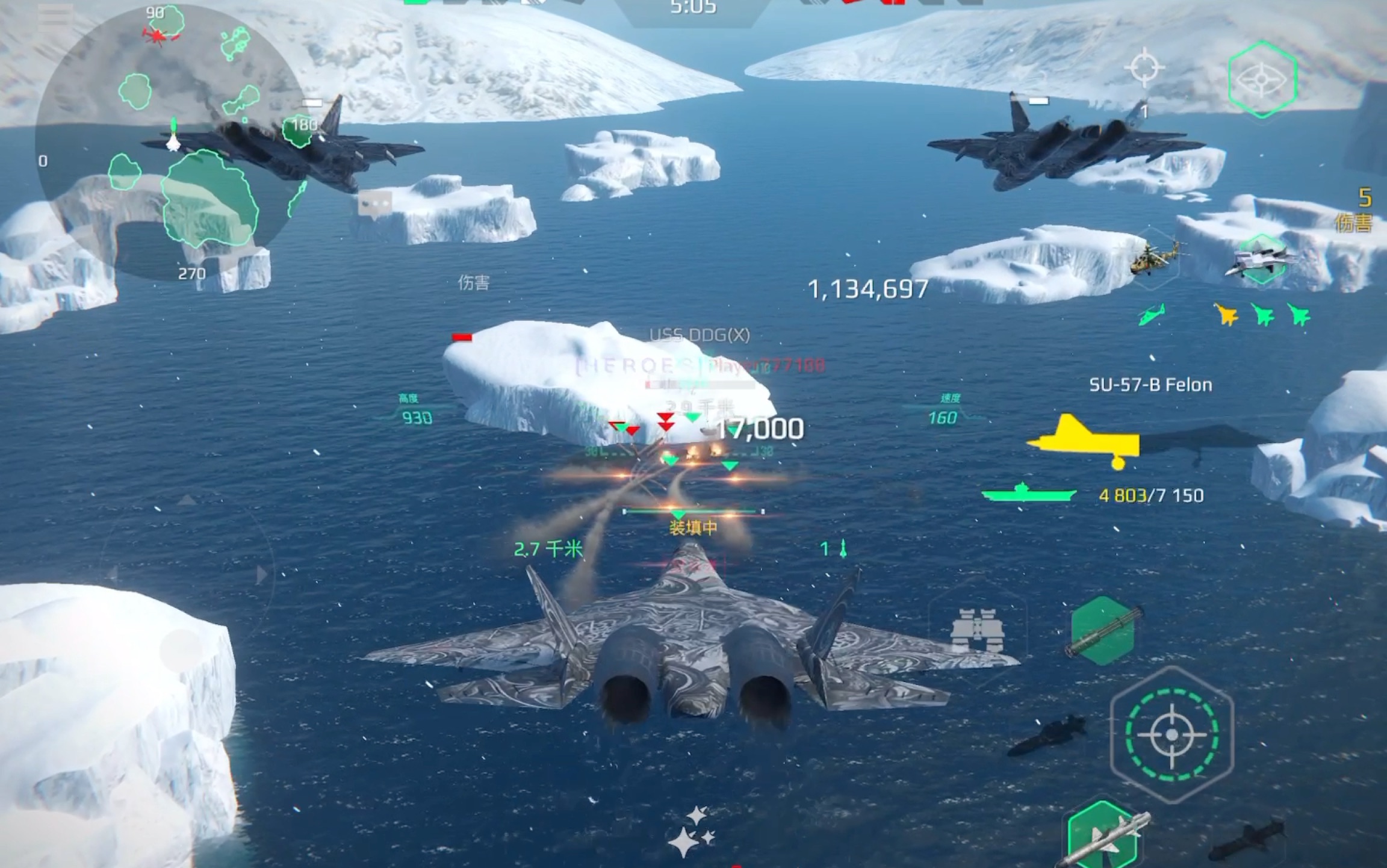Image resolution: width=1387 pixels, height=868 pixels.
Task: Activate the binoculars zoom view
Action: [976, 630]
